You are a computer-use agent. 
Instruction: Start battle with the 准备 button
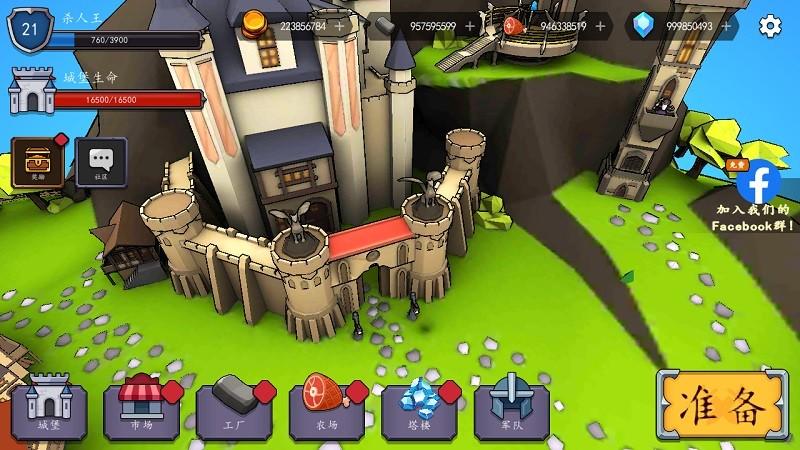point(722,406)
